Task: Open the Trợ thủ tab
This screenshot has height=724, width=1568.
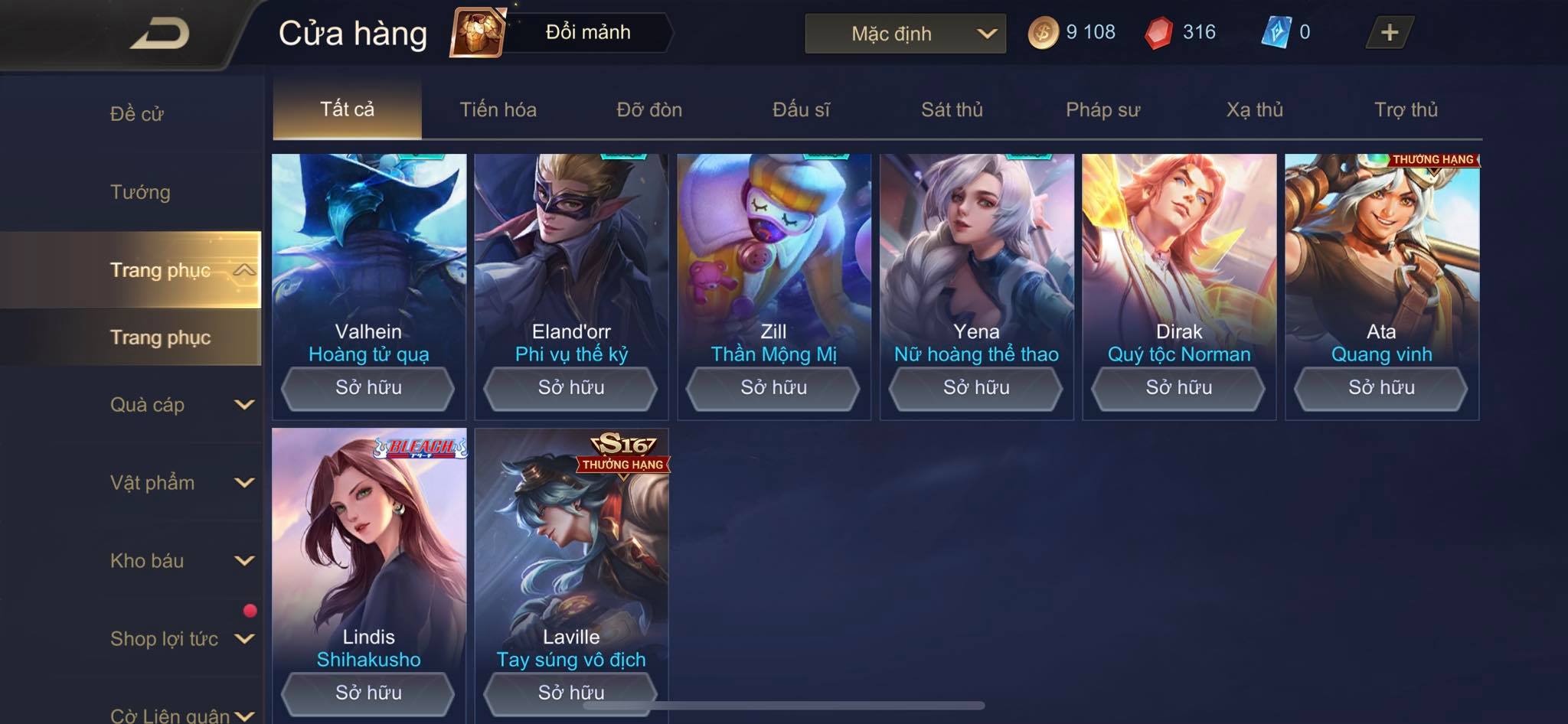Action: 1406,109
